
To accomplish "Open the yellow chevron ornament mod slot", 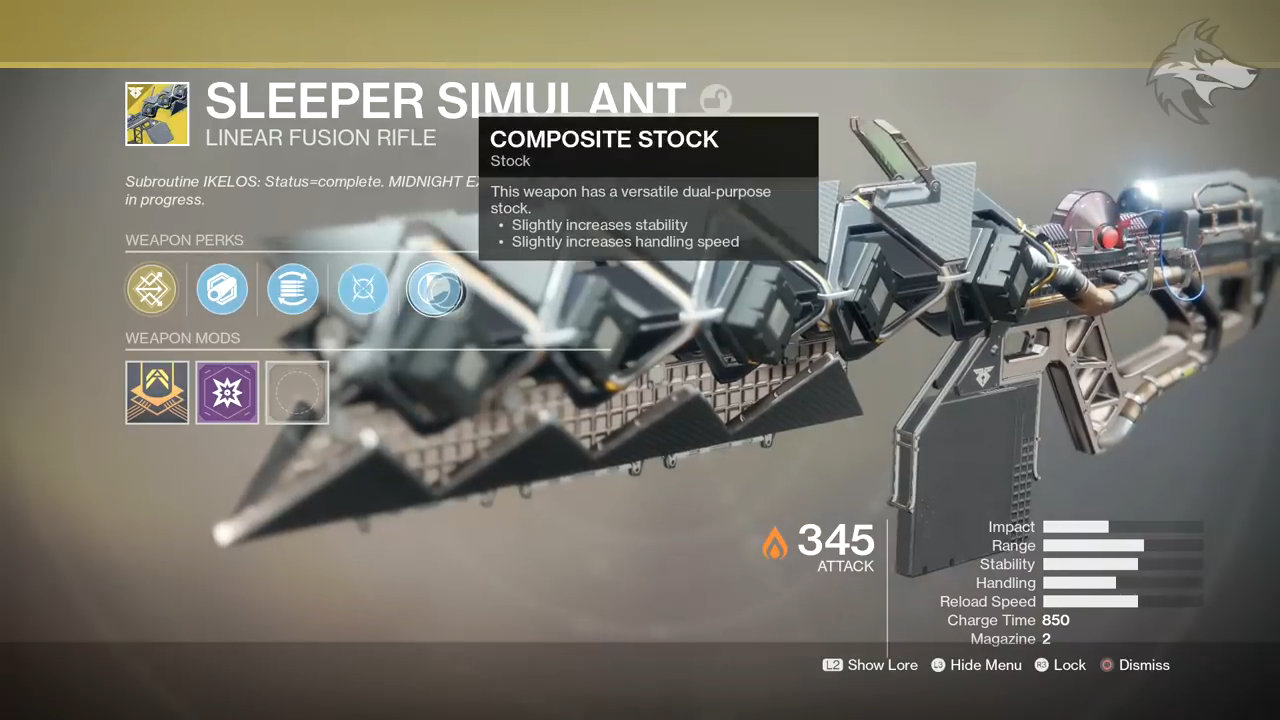I will 157,392.
